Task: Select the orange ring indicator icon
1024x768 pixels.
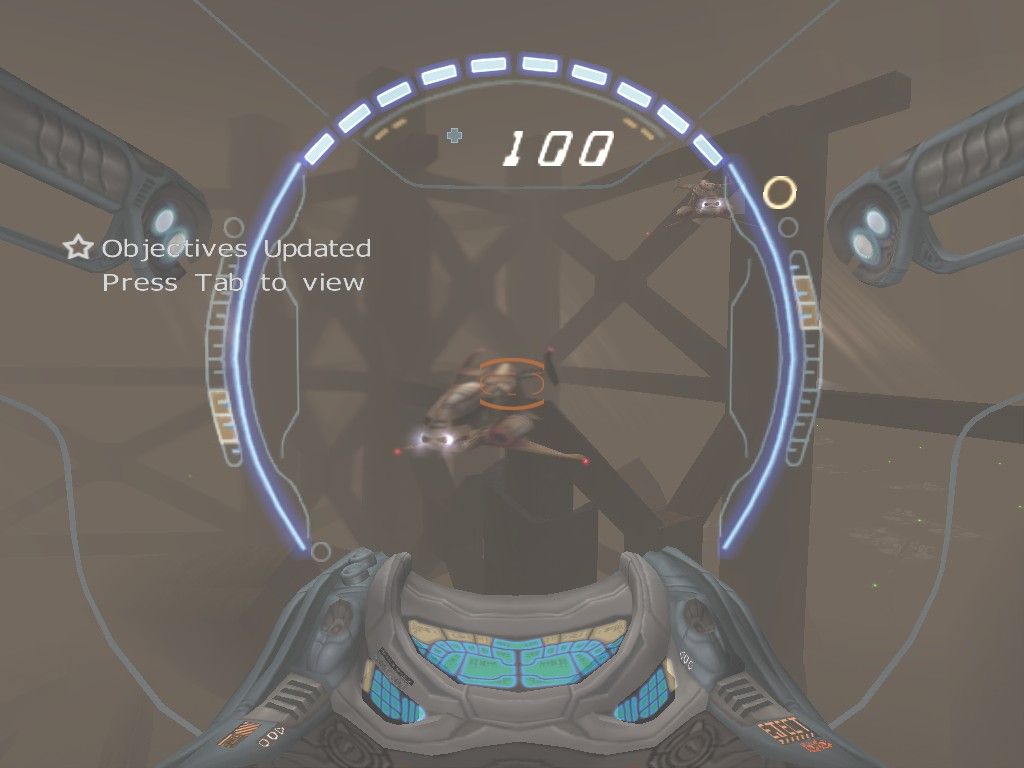Action: 779,191
